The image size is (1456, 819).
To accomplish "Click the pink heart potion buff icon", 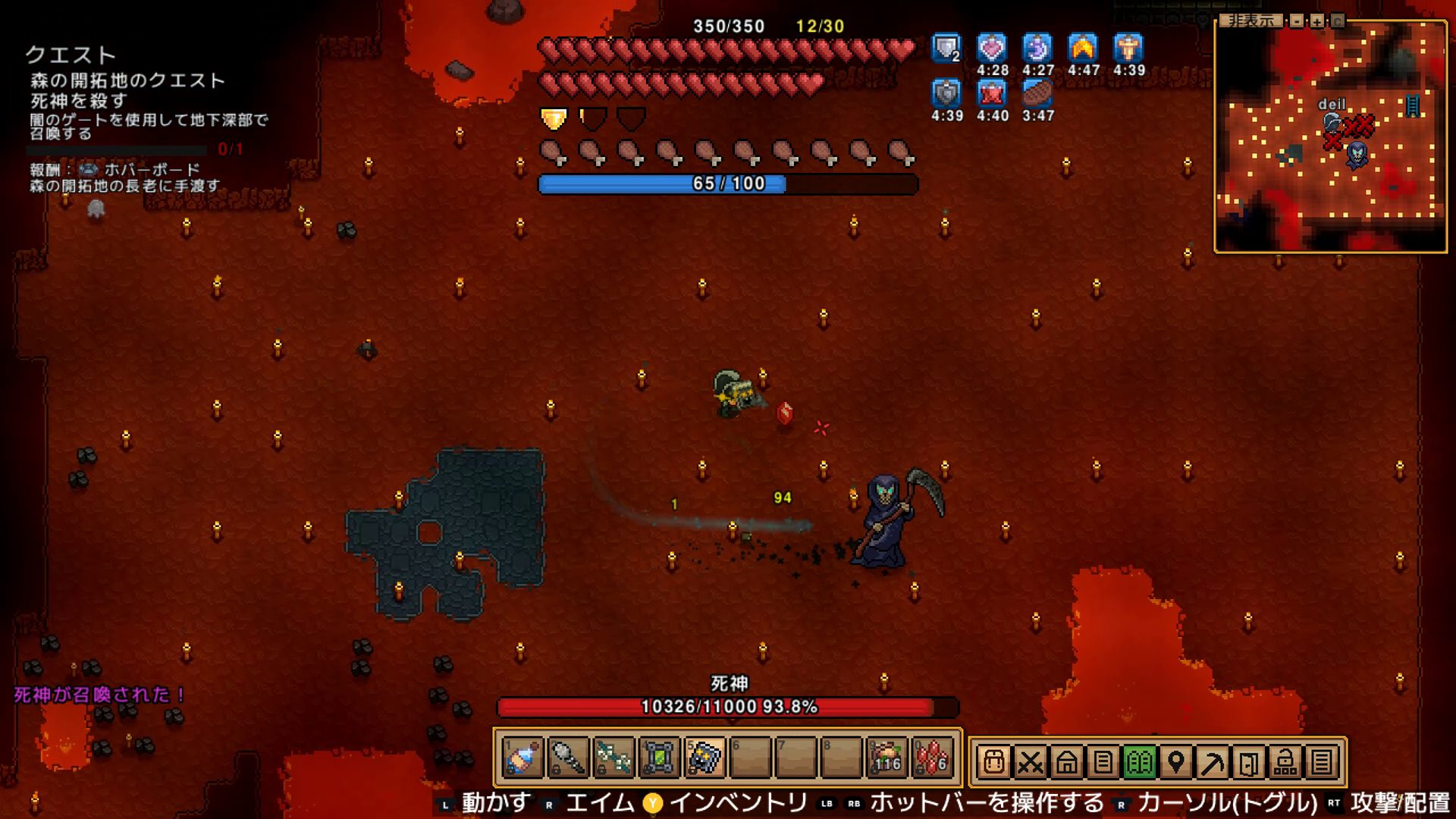I will point(992,49).
